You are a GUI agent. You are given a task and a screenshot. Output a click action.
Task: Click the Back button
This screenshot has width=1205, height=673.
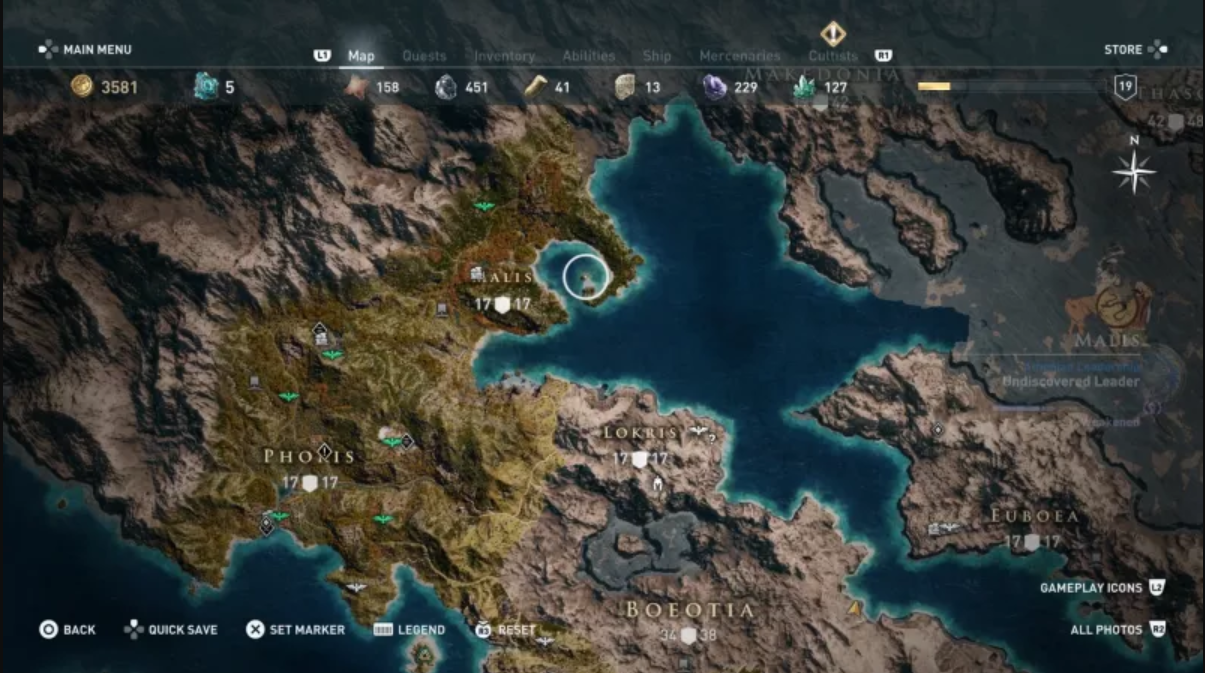[x=68, y=630]
